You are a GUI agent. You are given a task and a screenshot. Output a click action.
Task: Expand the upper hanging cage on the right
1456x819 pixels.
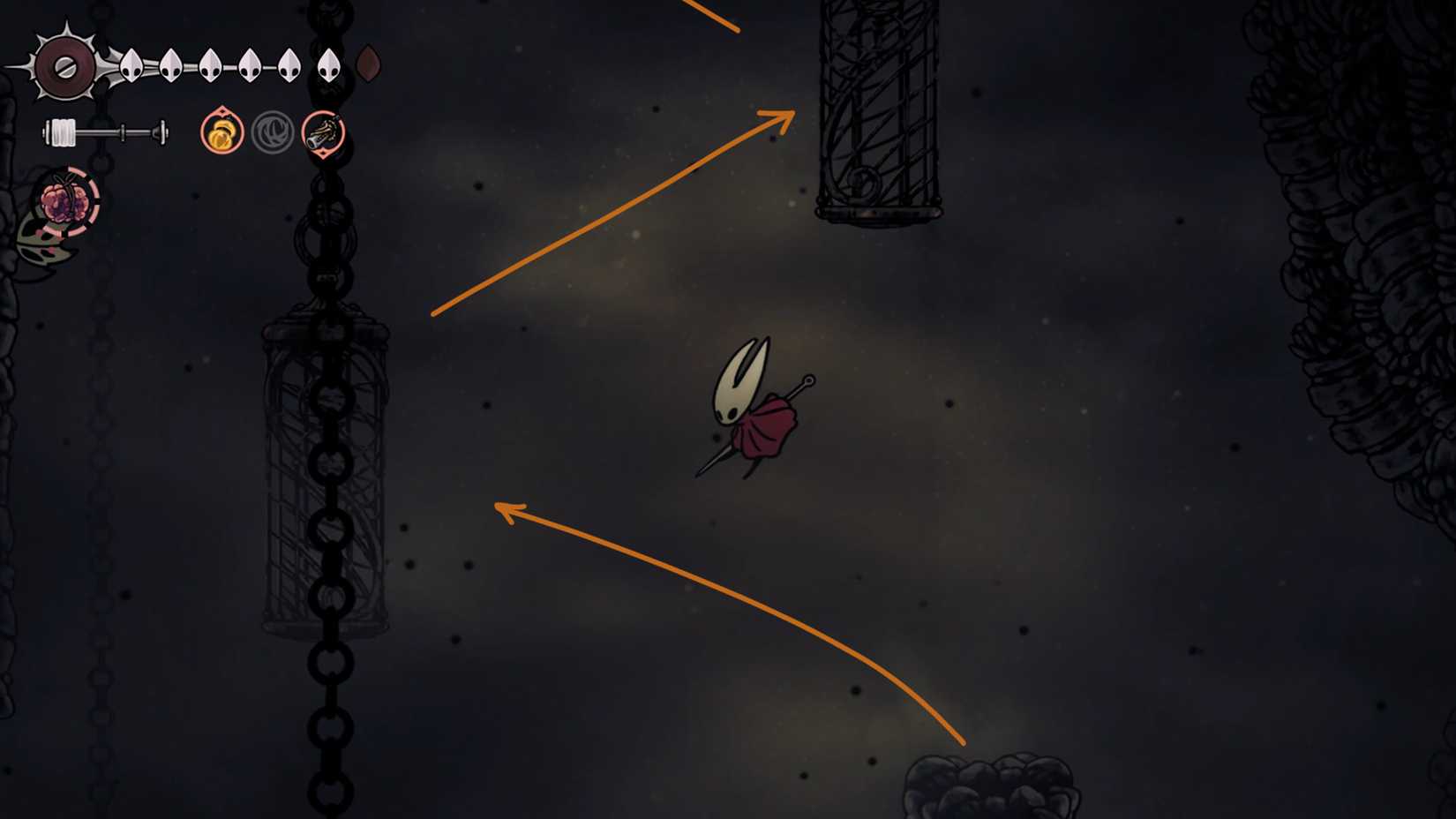point(878,106)
